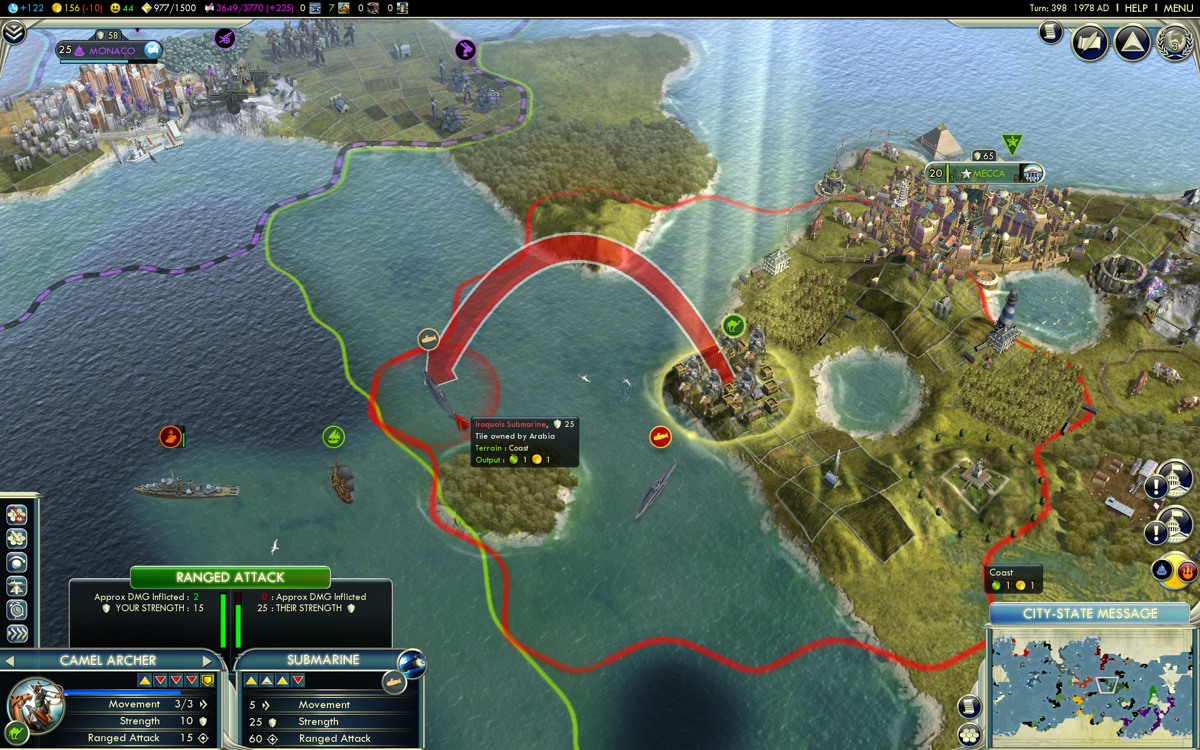Expand unit actions with the triple-chevron button
Screen dimensions: 1200x750
17,634
